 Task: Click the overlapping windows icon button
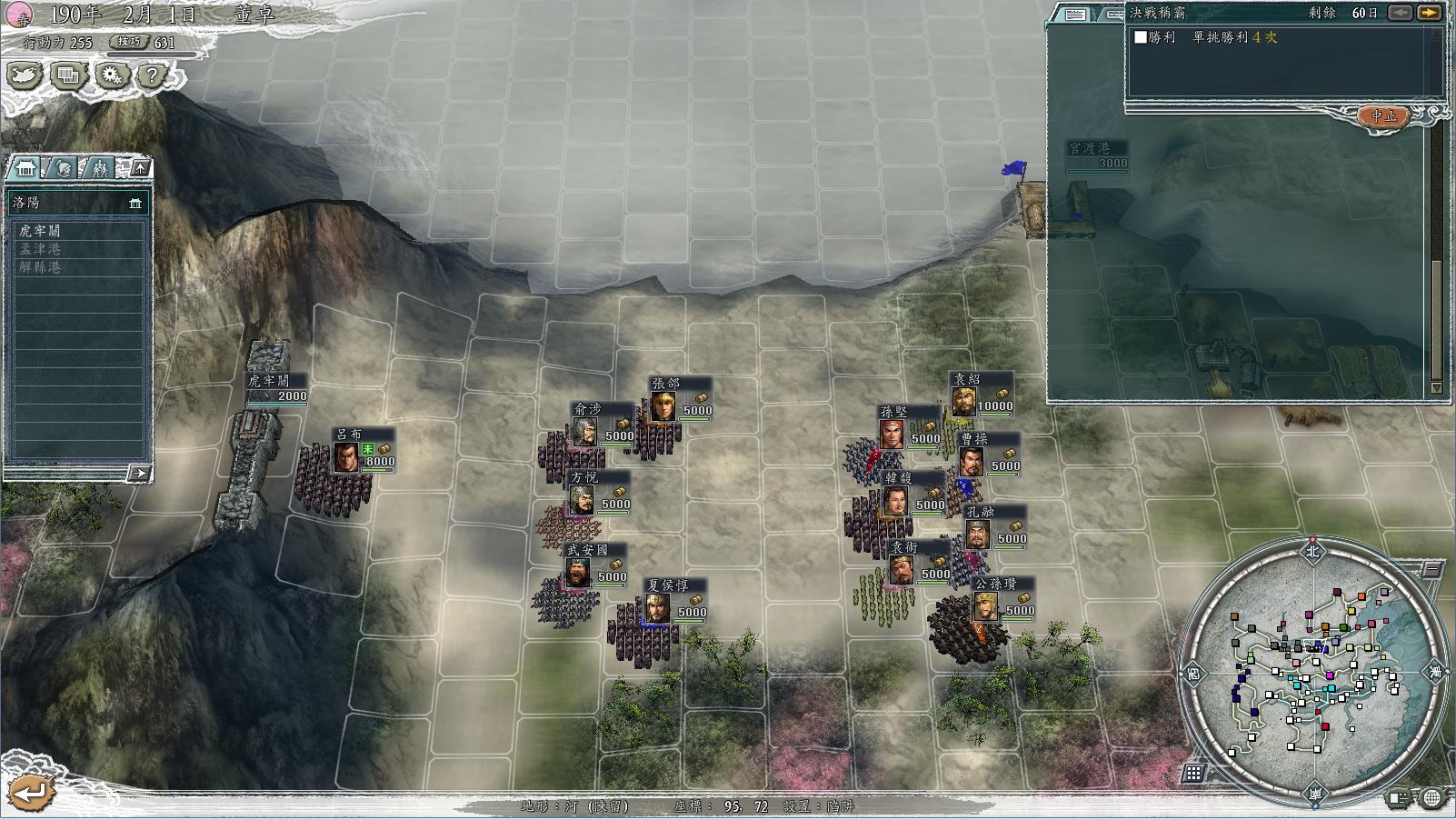click(68, 75)
